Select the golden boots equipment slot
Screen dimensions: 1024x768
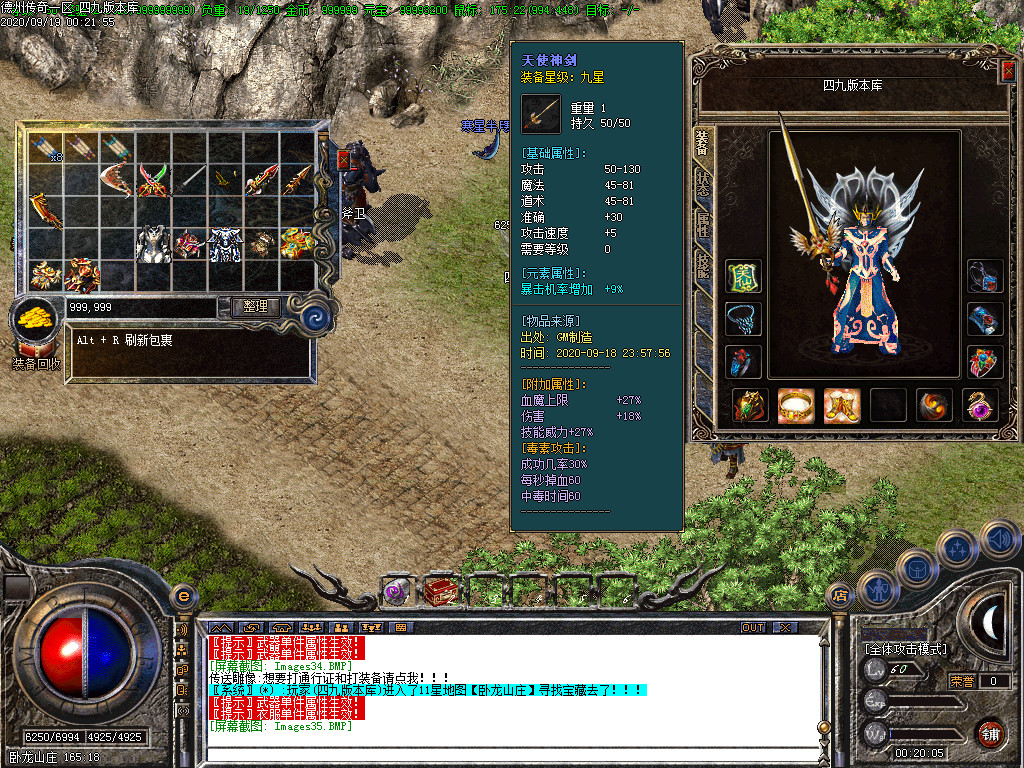click(842, 405)
